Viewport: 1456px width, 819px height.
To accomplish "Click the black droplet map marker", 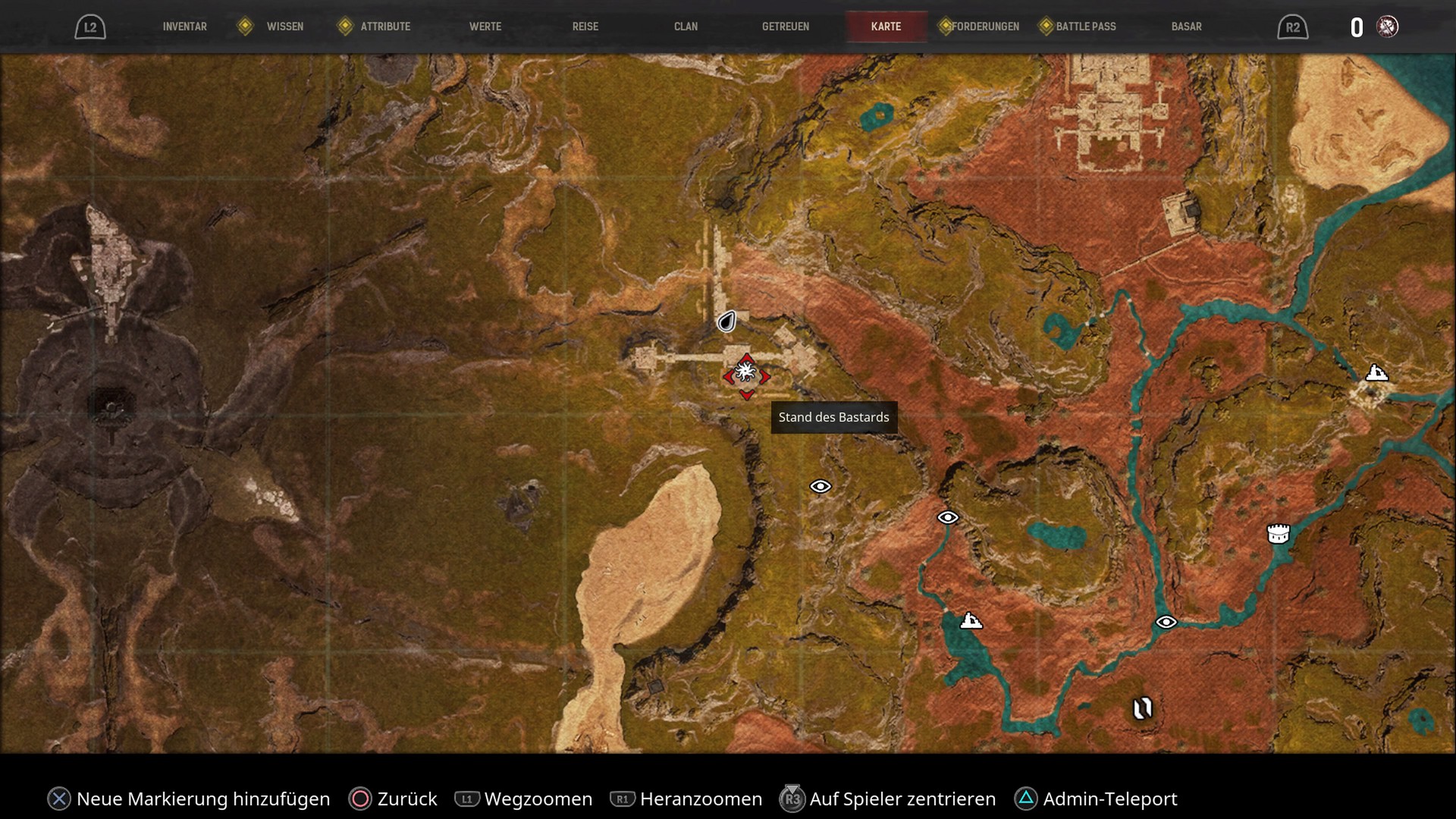I will pyautogui.click(x=726, y=322).
